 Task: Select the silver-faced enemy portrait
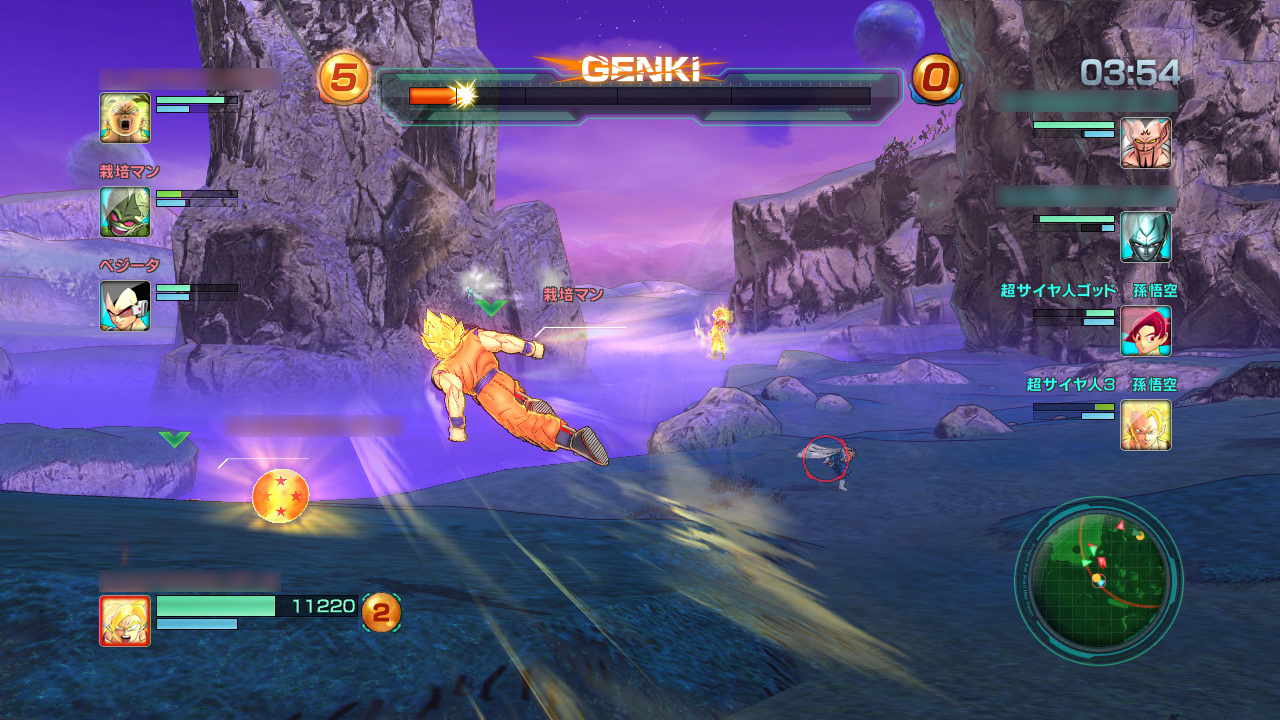[x=1145, y=237]
